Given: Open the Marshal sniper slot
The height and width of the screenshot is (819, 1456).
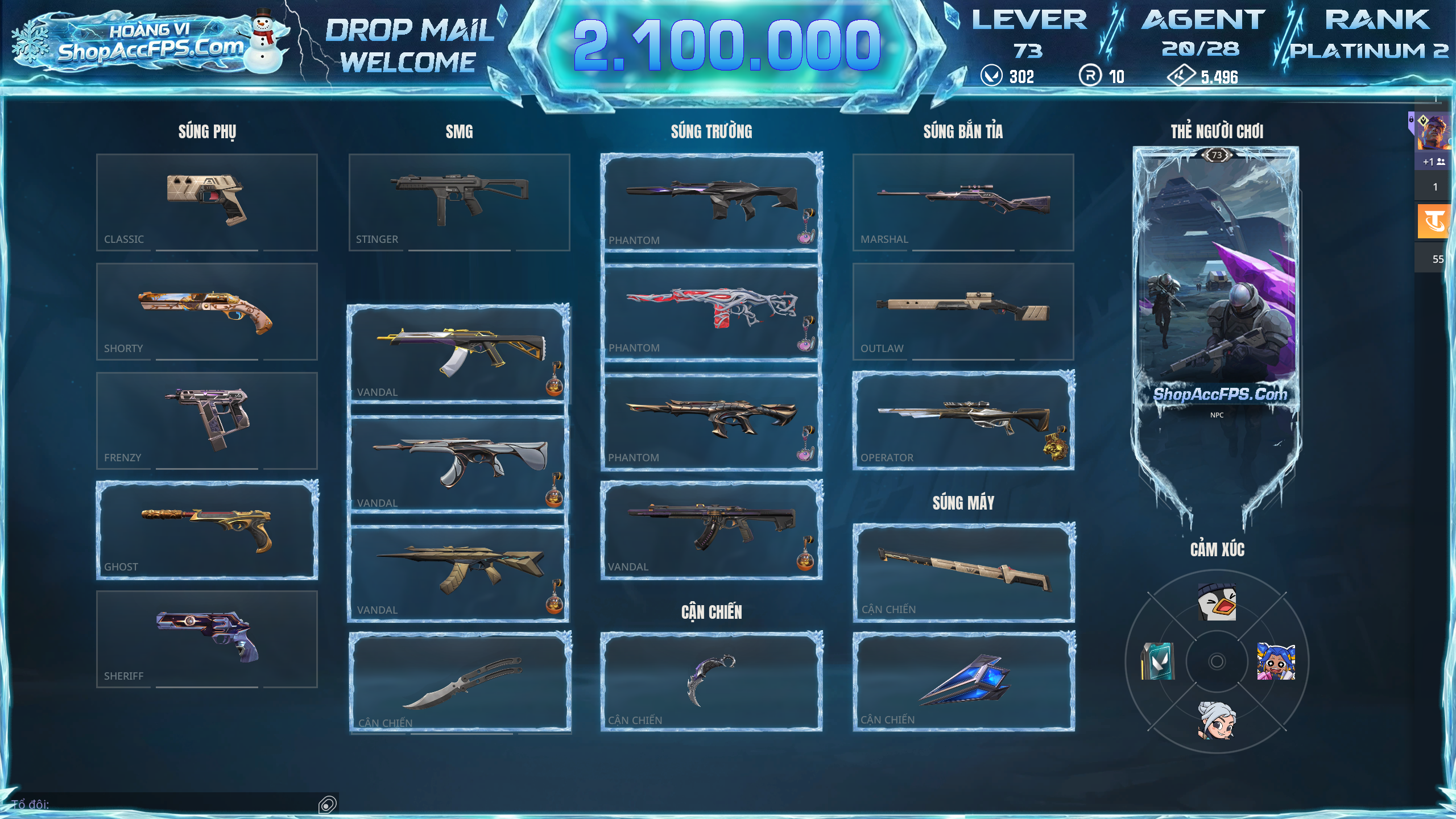Looking at the screenshot, I should pyautogui.click(x=963, y=202).
